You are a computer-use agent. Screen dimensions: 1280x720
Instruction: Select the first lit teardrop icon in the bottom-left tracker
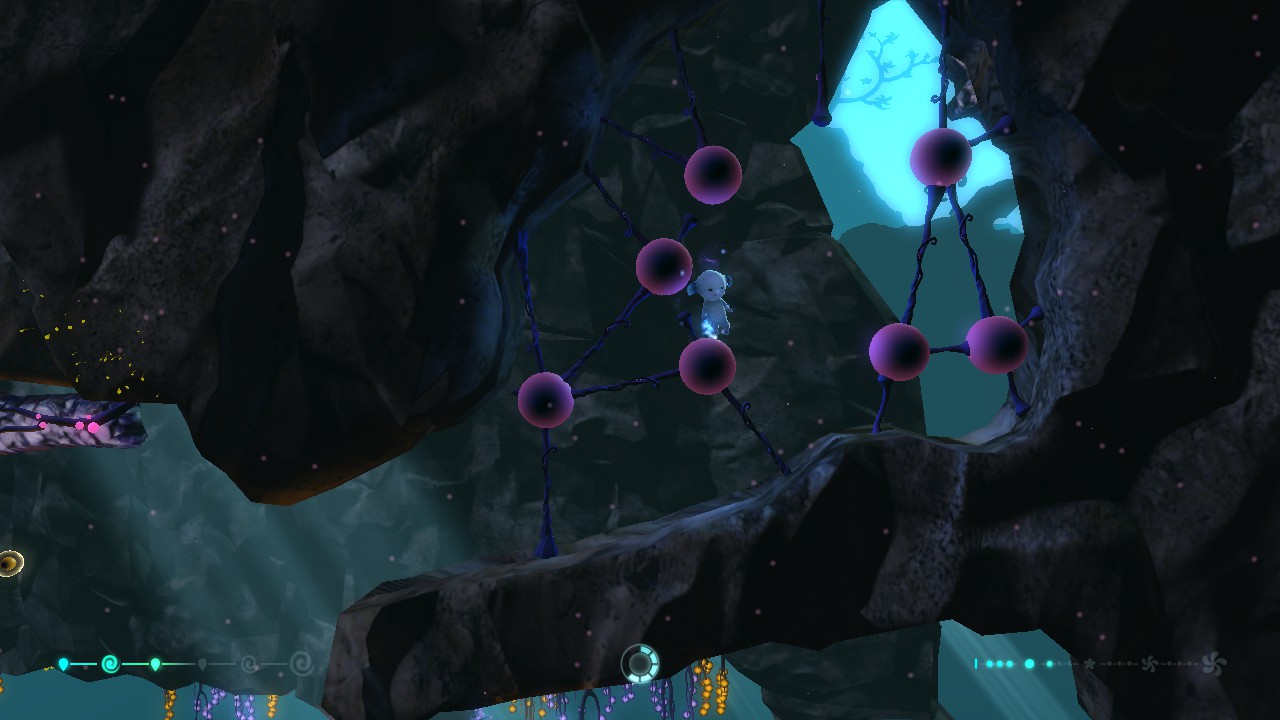(64, 663)
